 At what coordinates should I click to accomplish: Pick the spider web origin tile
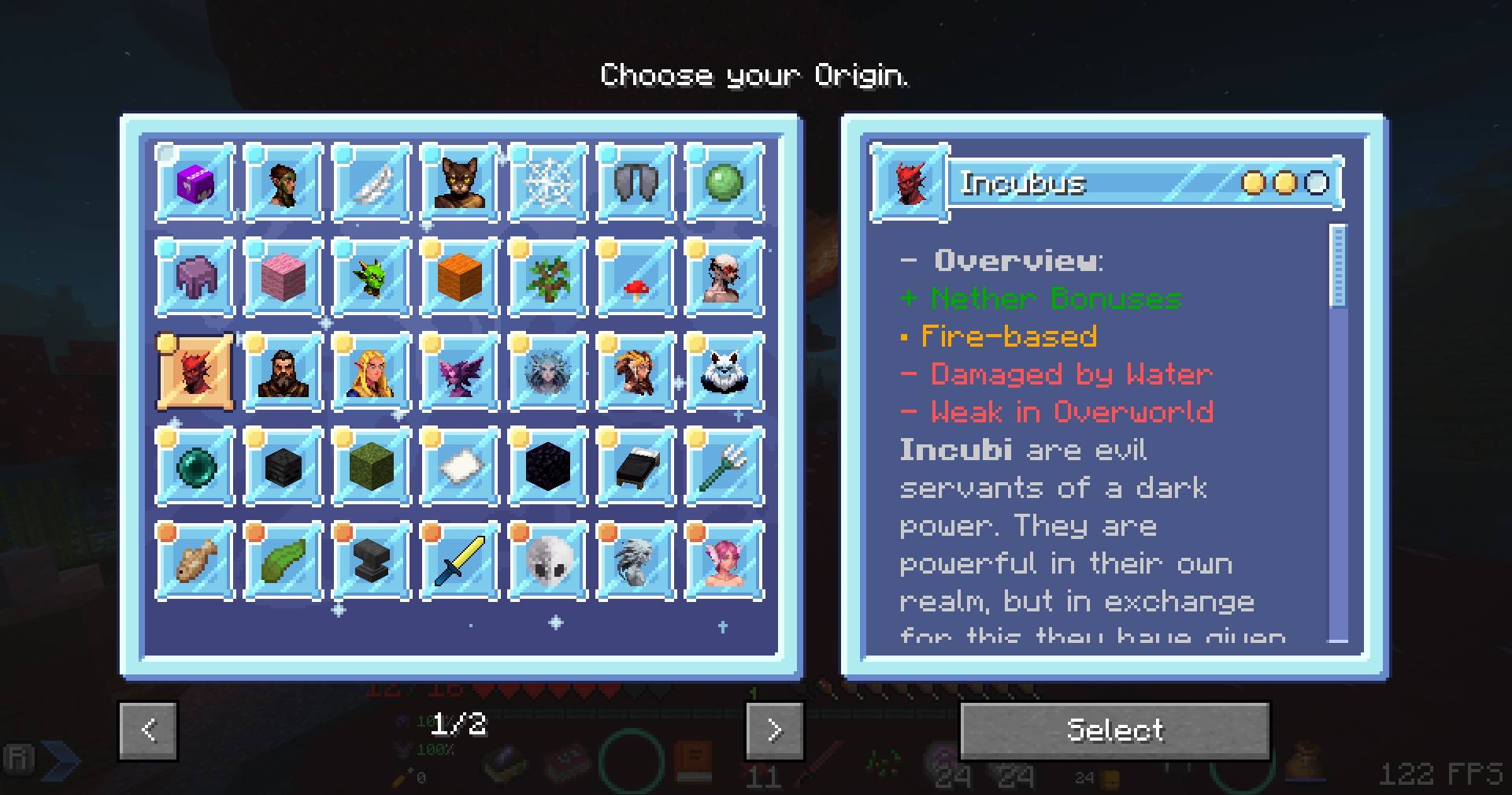click(x=547, y=183)
